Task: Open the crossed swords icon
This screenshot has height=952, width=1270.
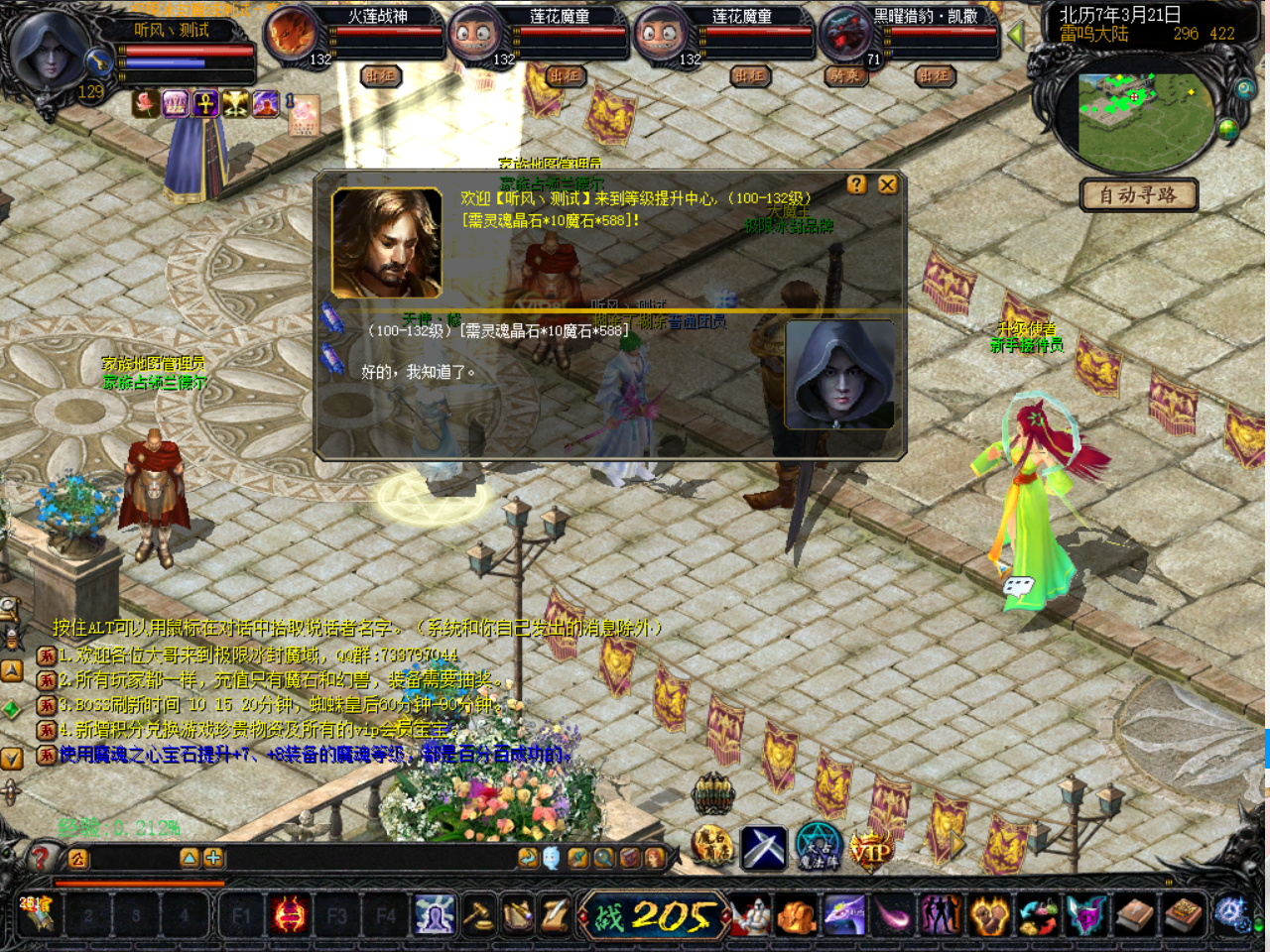Action: tap(764, 849)
